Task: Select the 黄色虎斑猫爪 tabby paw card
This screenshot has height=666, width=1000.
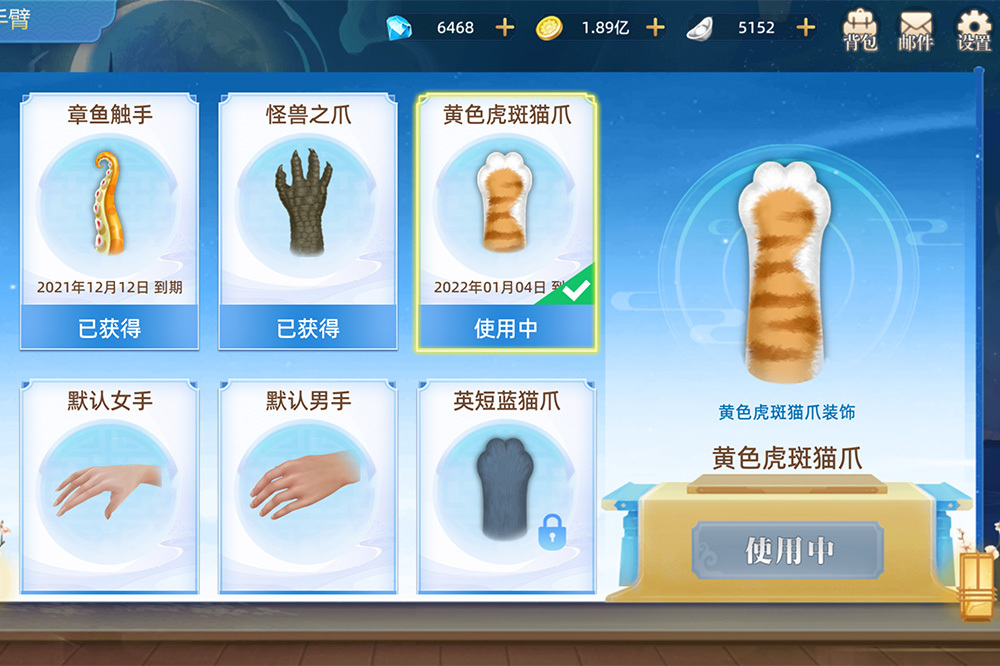Action: (x=506, y=220)
